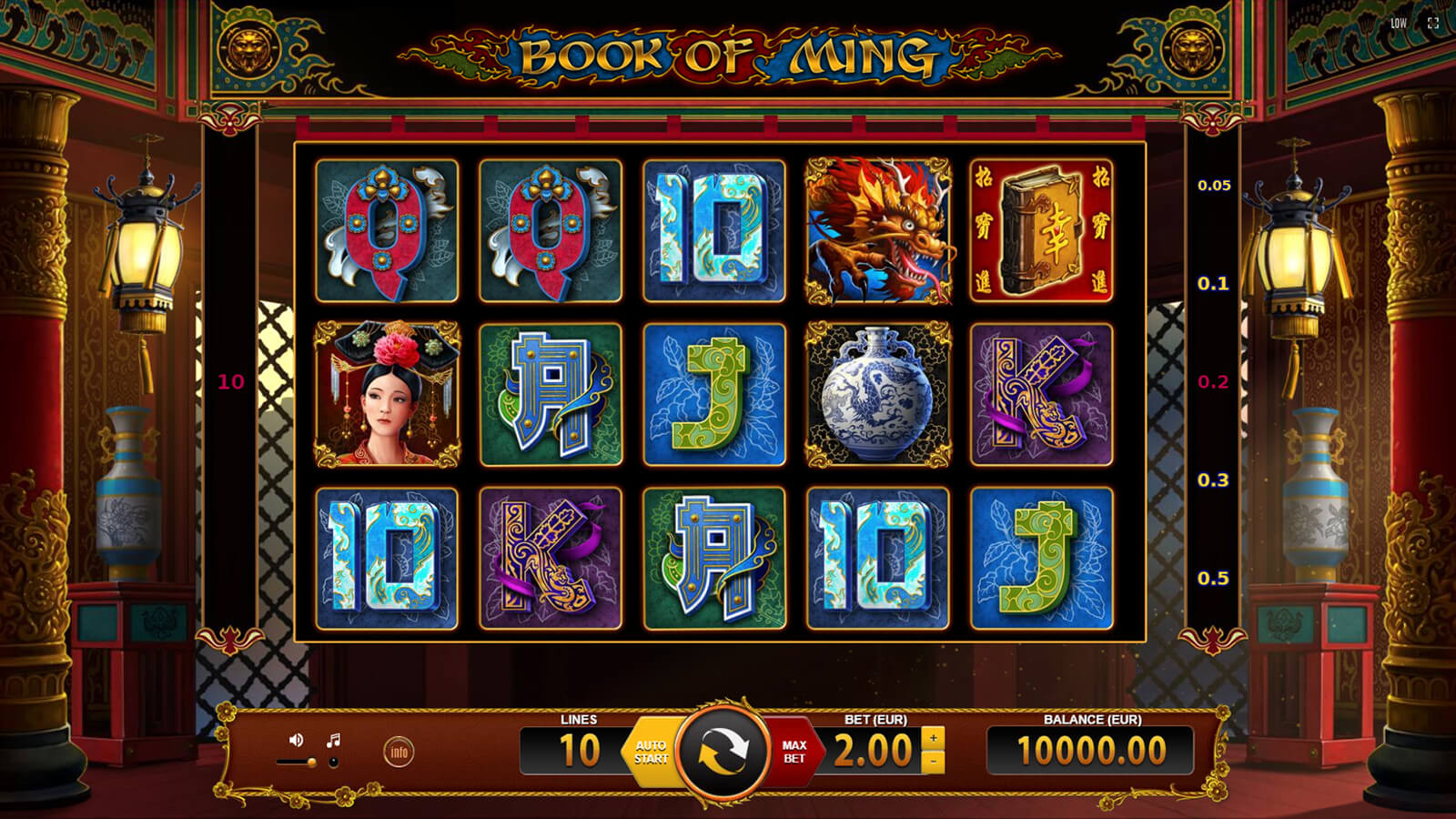Set the Max Bet

pos(794,752)
